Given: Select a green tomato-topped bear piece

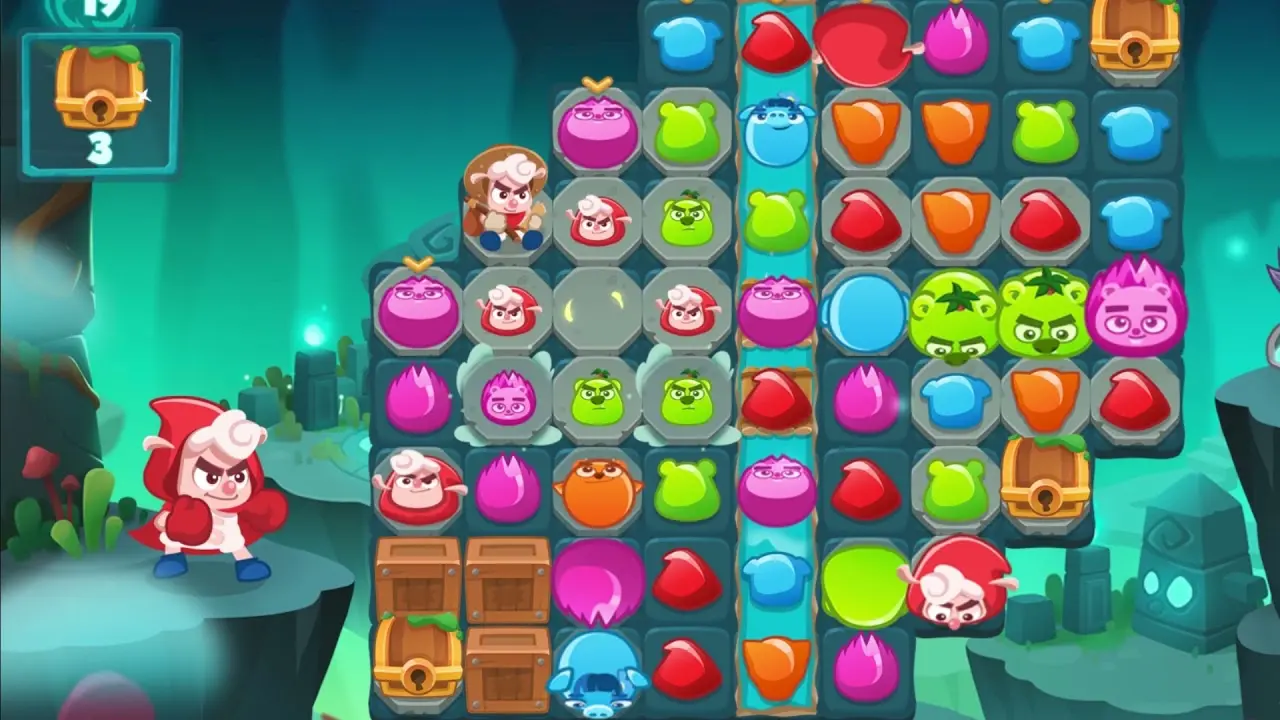Looking at the screenshot, I should point(955,315).
